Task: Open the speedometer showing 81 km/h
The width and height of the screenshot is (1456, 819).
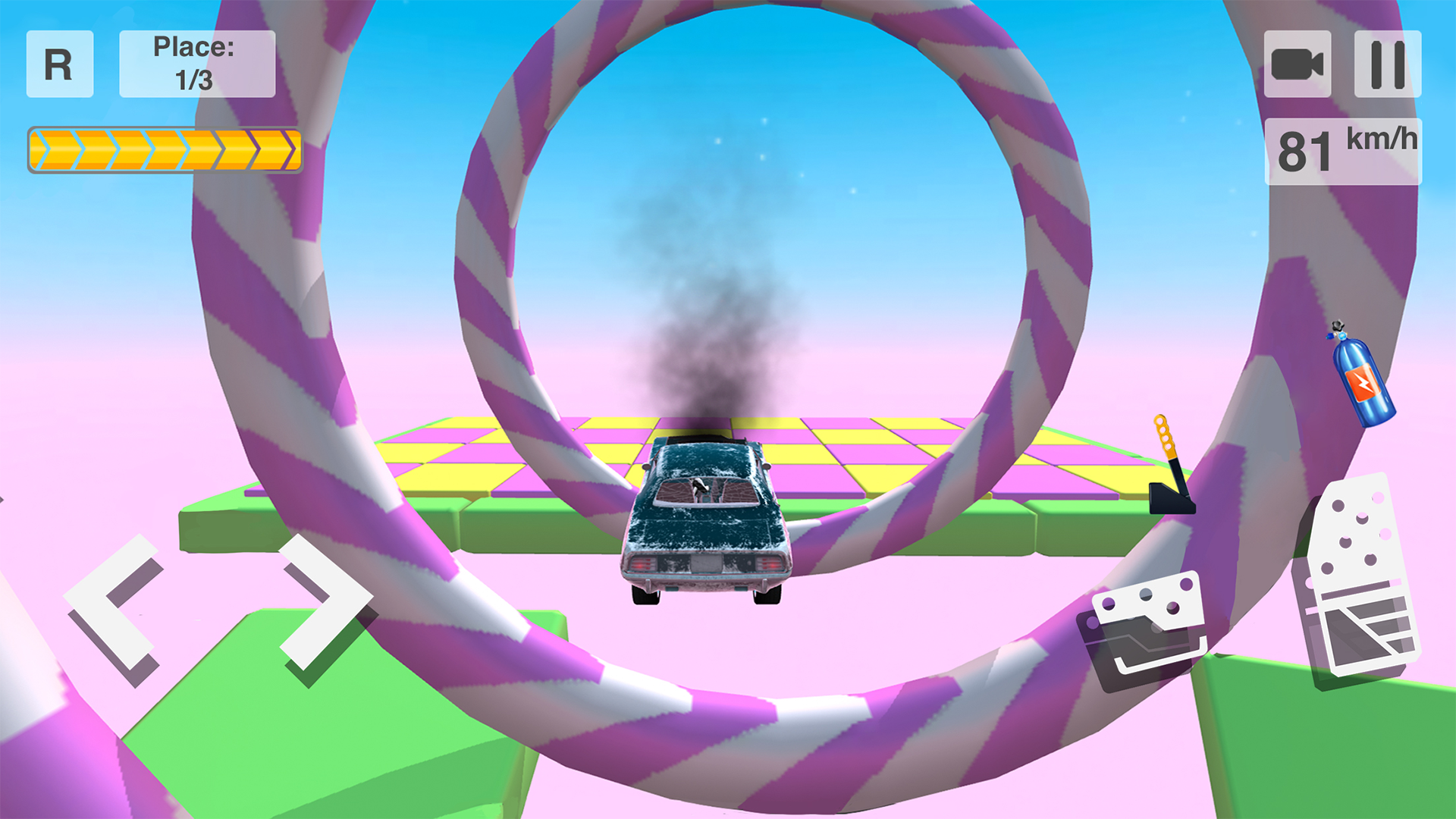Action: click(1342, 148)
